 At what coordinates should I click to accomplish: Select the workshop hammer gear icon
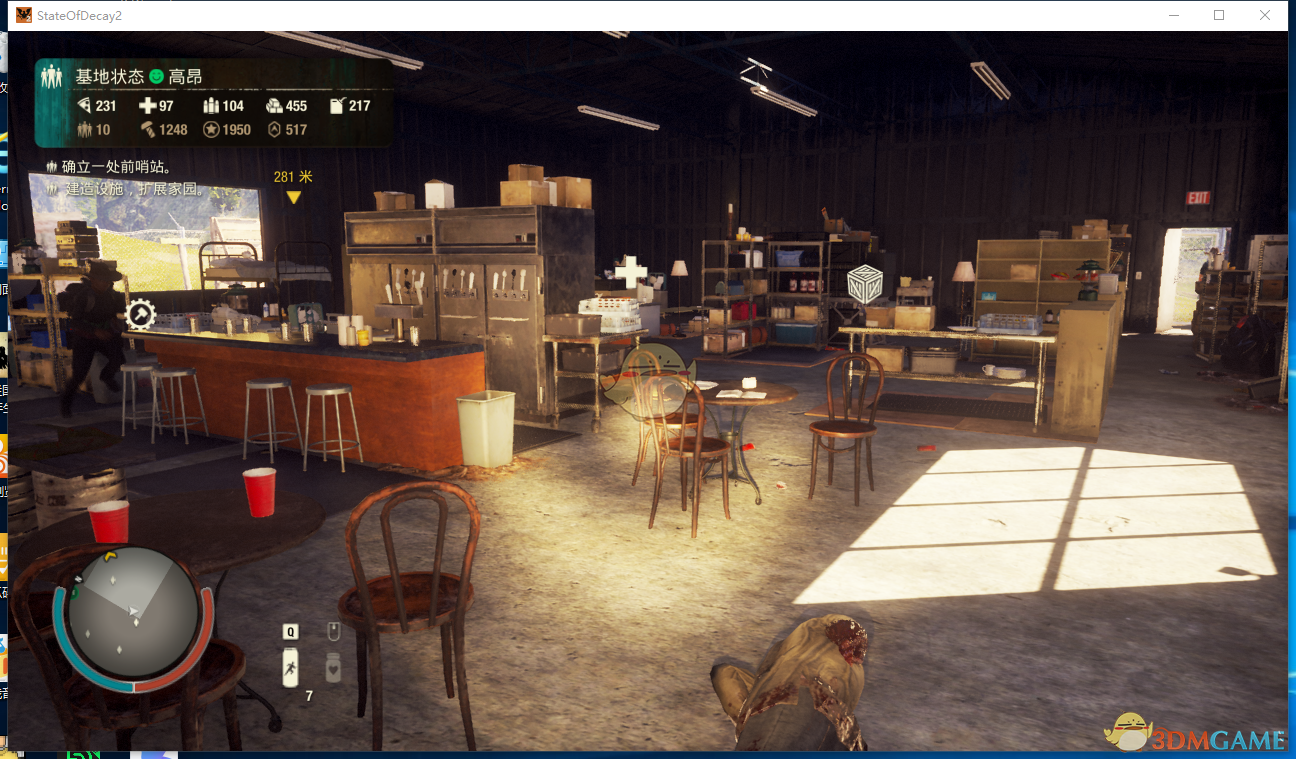click(x=141, y=315)
